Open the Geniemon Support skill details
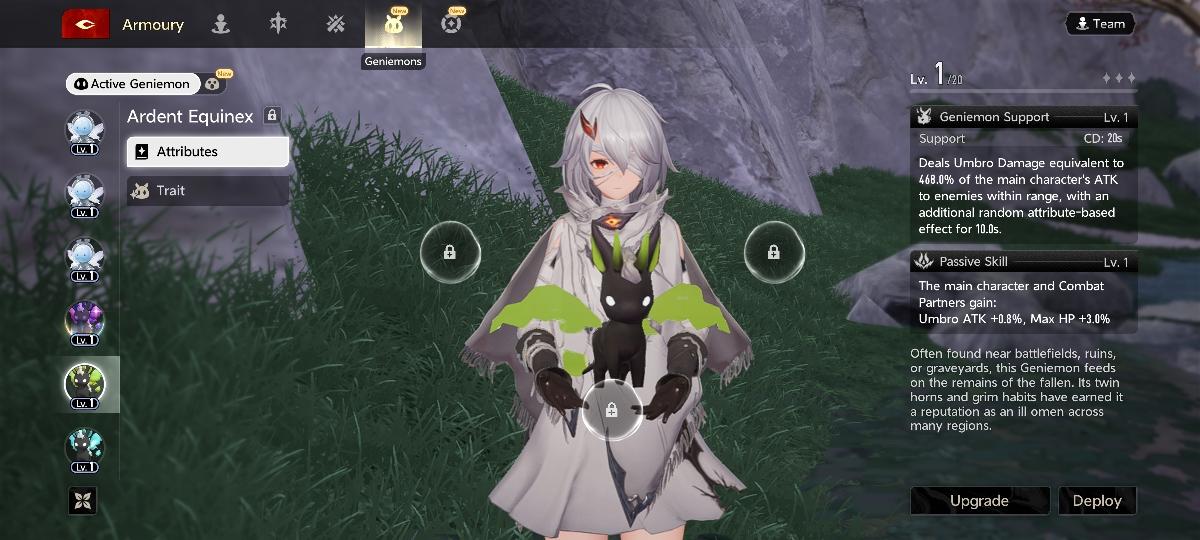The height and width of the screenshot is (540, 1200). (x=1023, y=117)
